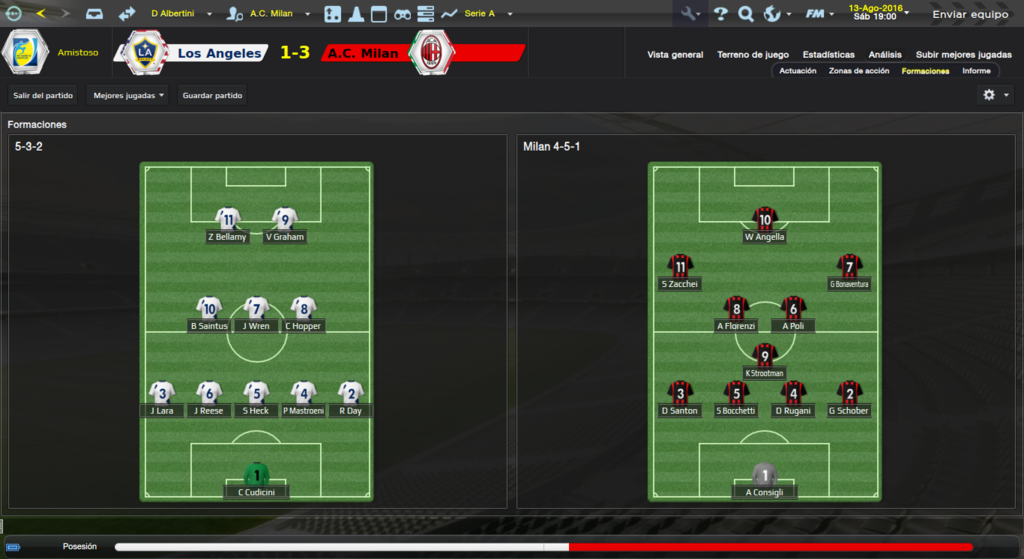The height and width of the screenshot is (559, 1024).
Task: Open the gear settings dropdown
Action: [995, 95]
